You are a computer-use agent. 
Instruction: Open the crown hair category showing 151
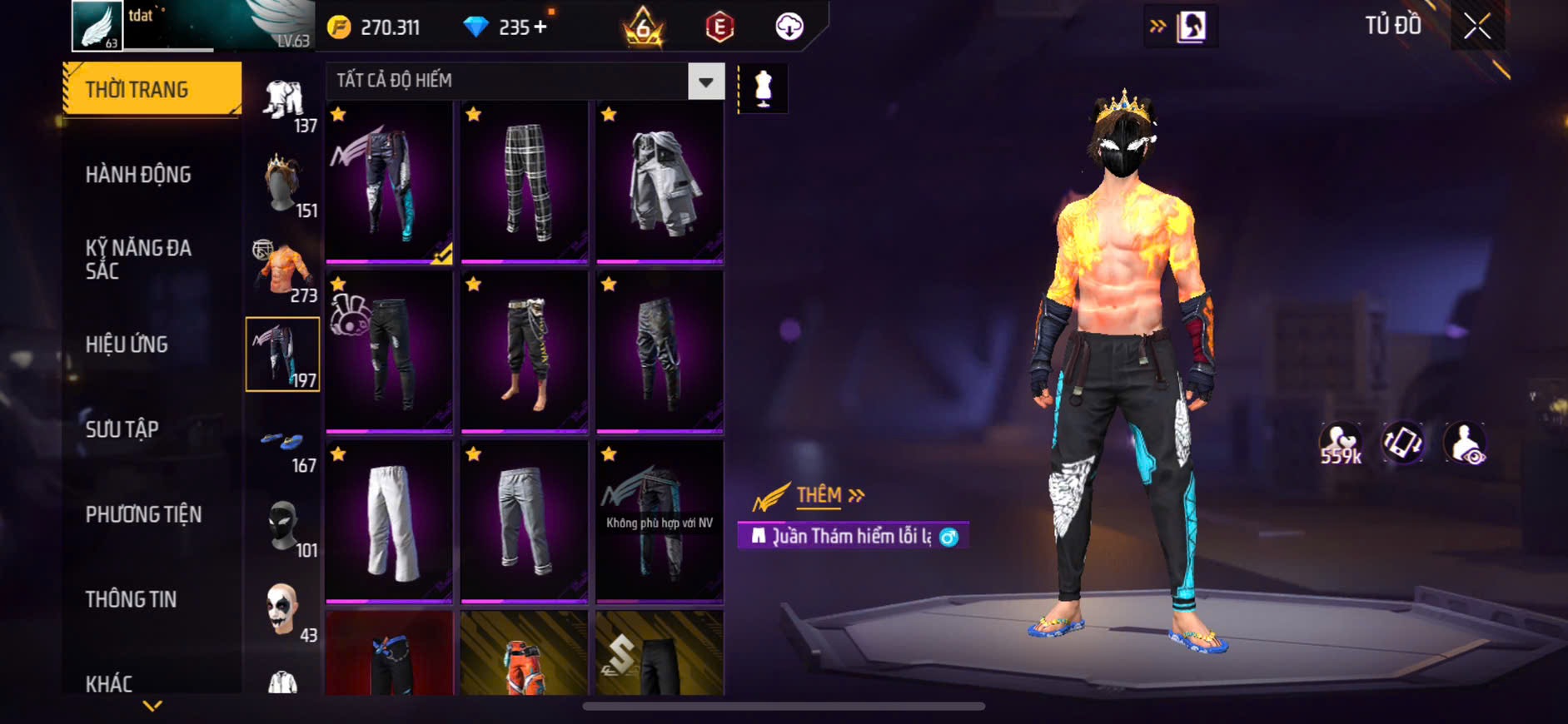[283, 185]
